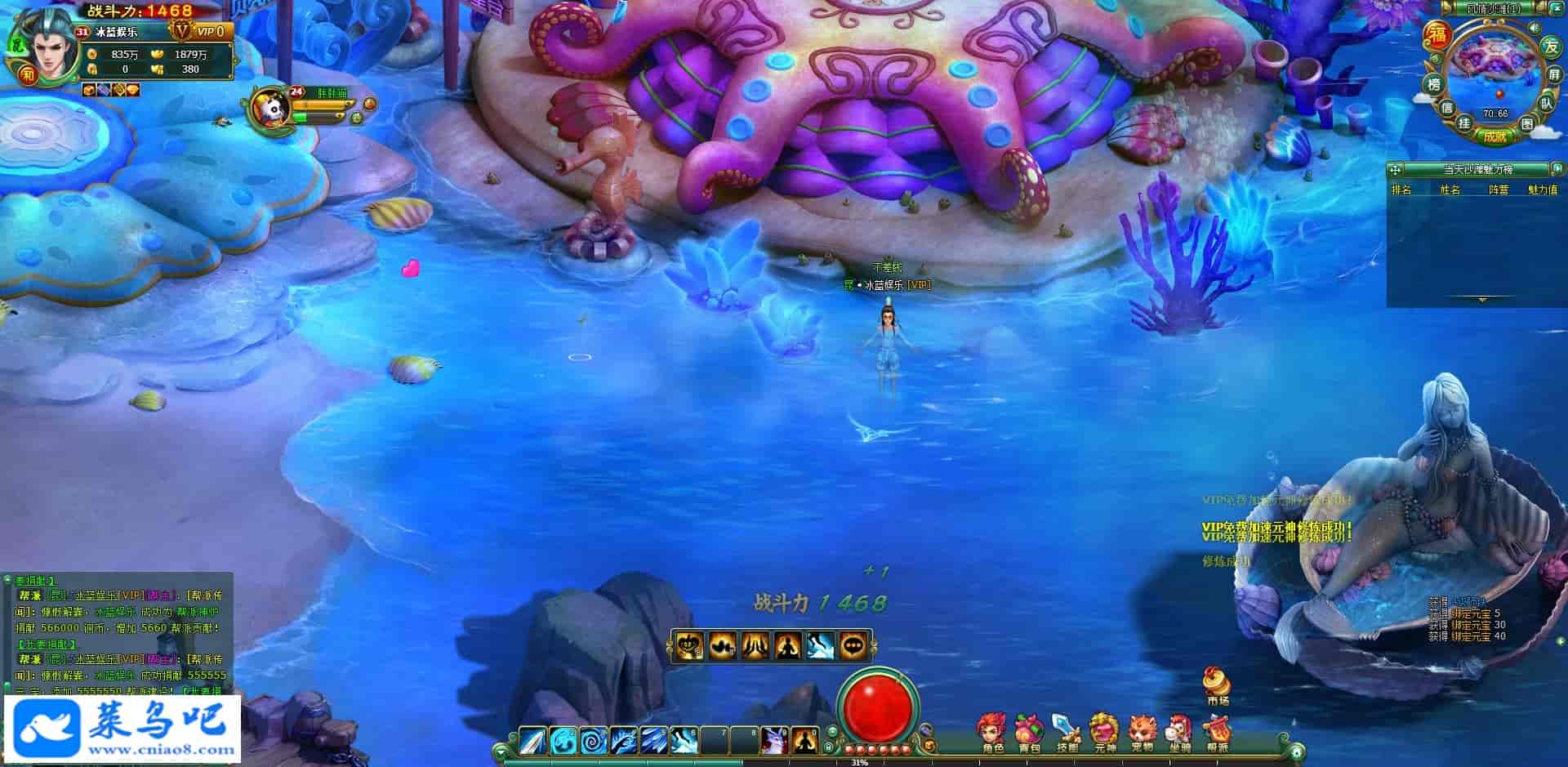Open the 榜 rankings button
Image resolution: width=1568 pixels, height=767 pixels.
point(1434,84)
